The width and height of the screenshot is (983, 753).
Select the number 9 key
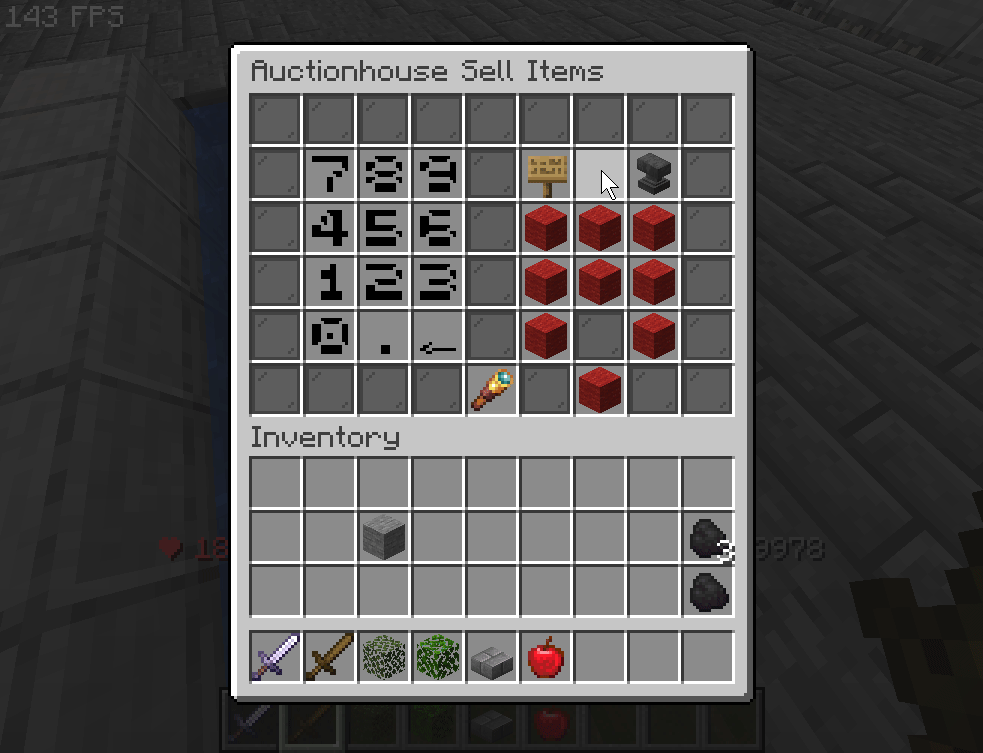click(x=438, y=175)
